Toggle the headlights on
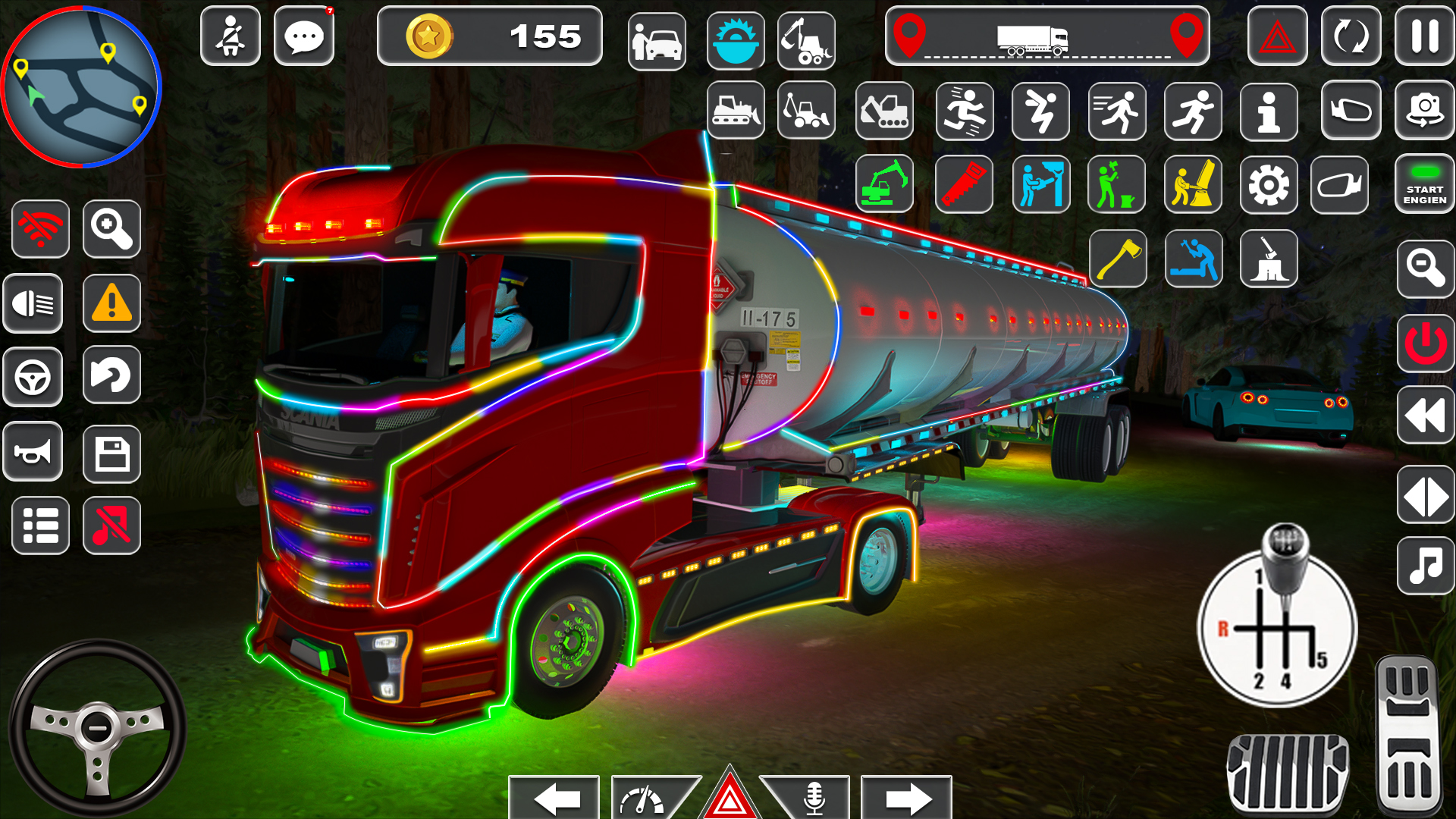This screenshot has width=1456, height=819. point(33,303)
